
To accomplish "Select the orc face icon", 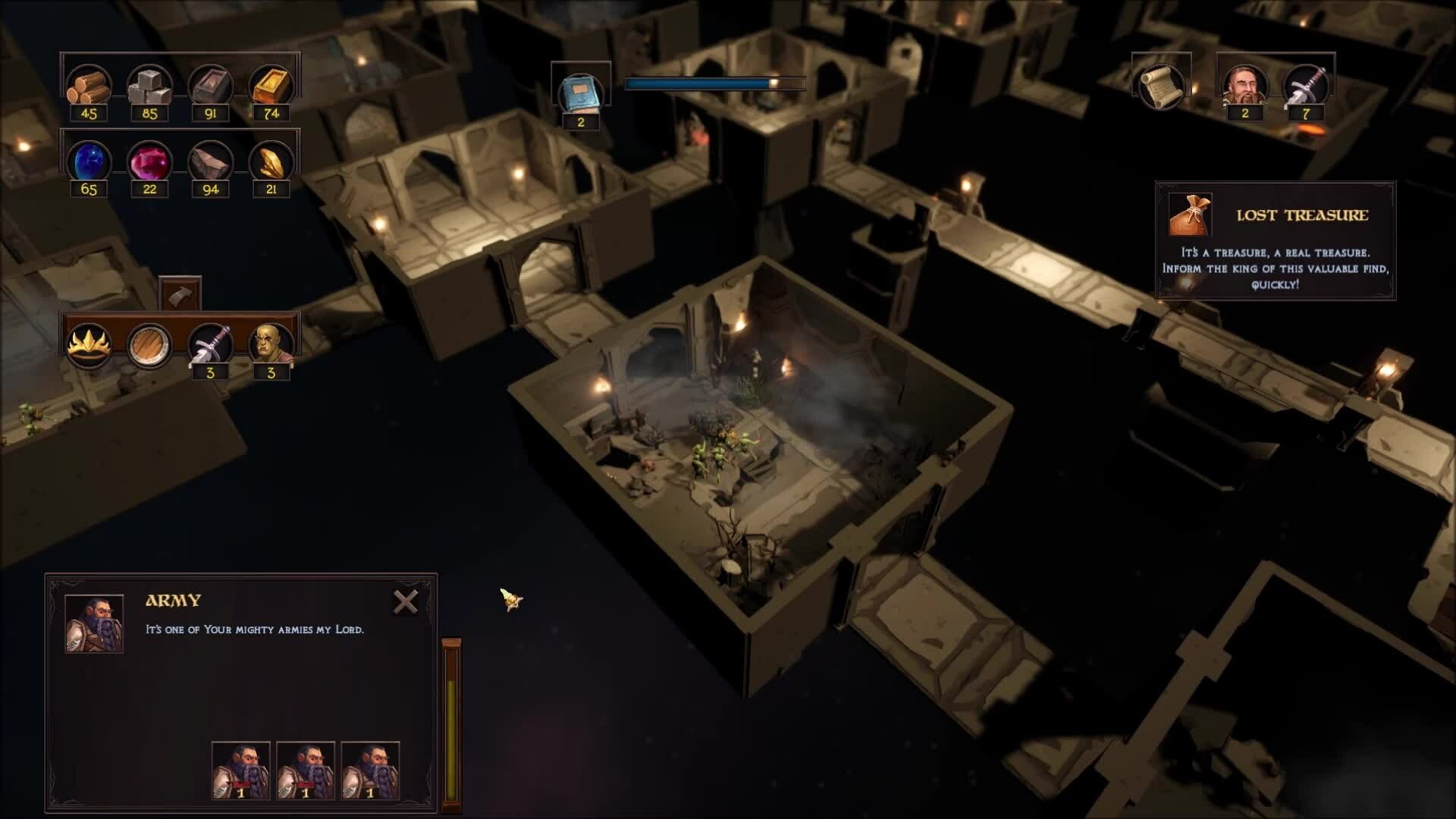I will (271, 344).
